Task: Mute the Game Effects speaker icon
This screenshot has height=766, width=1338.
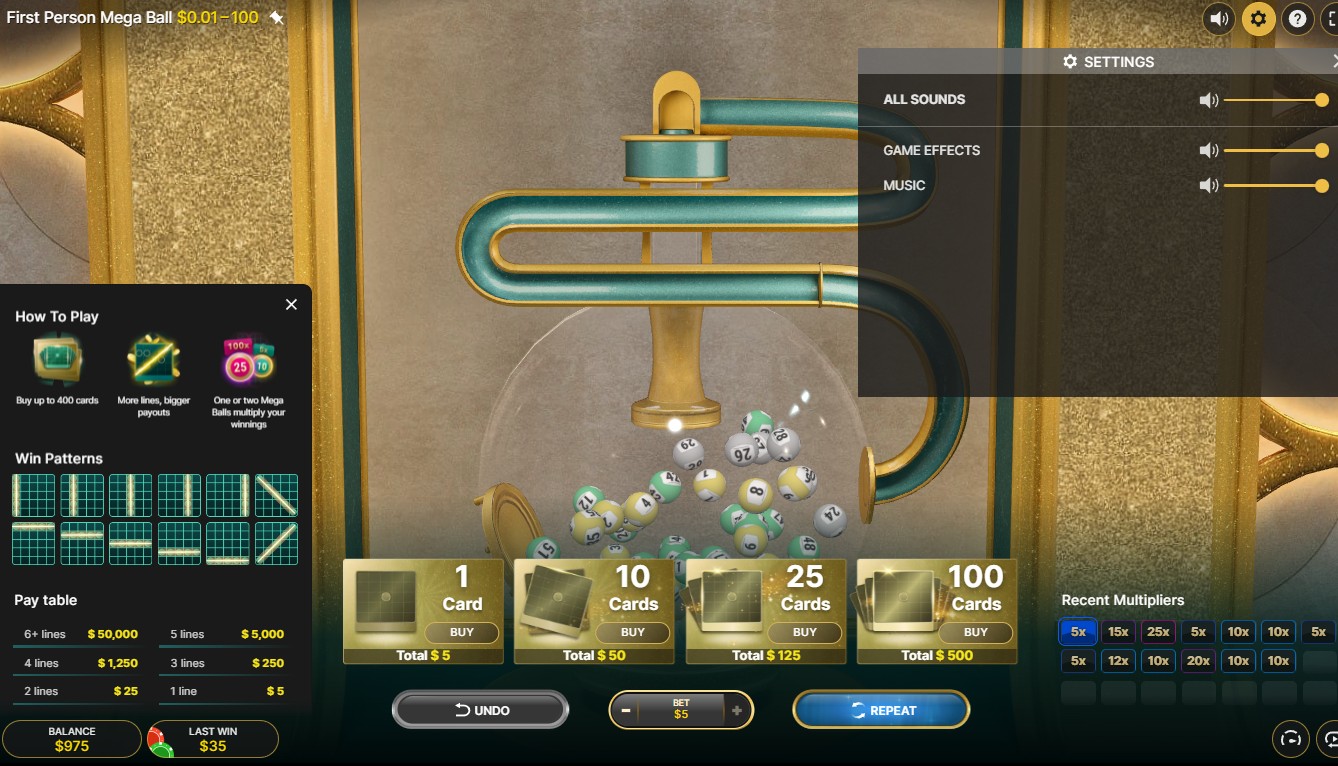Action: tap(1209, 151)
